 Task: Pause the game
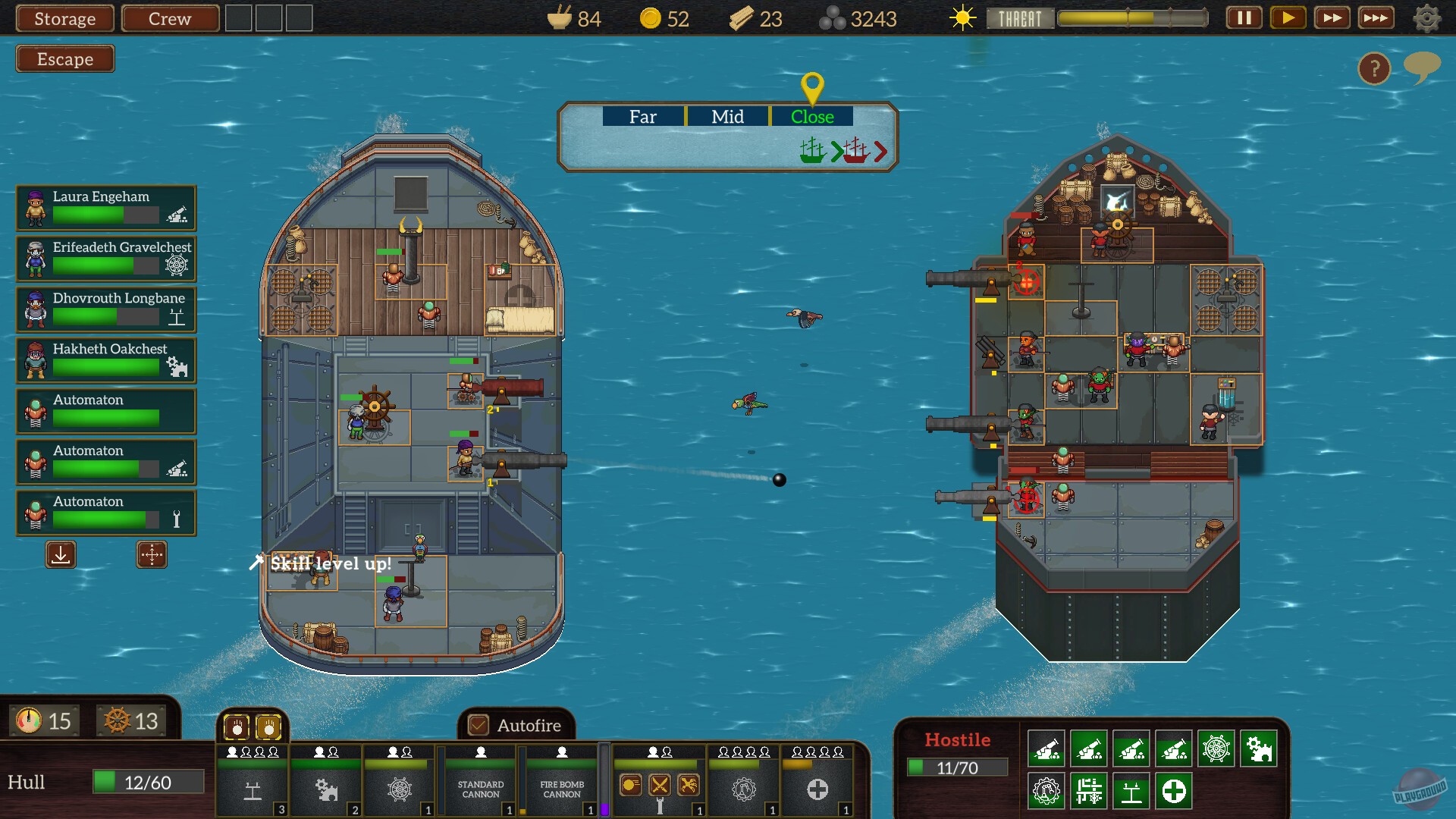[1244, 17]
